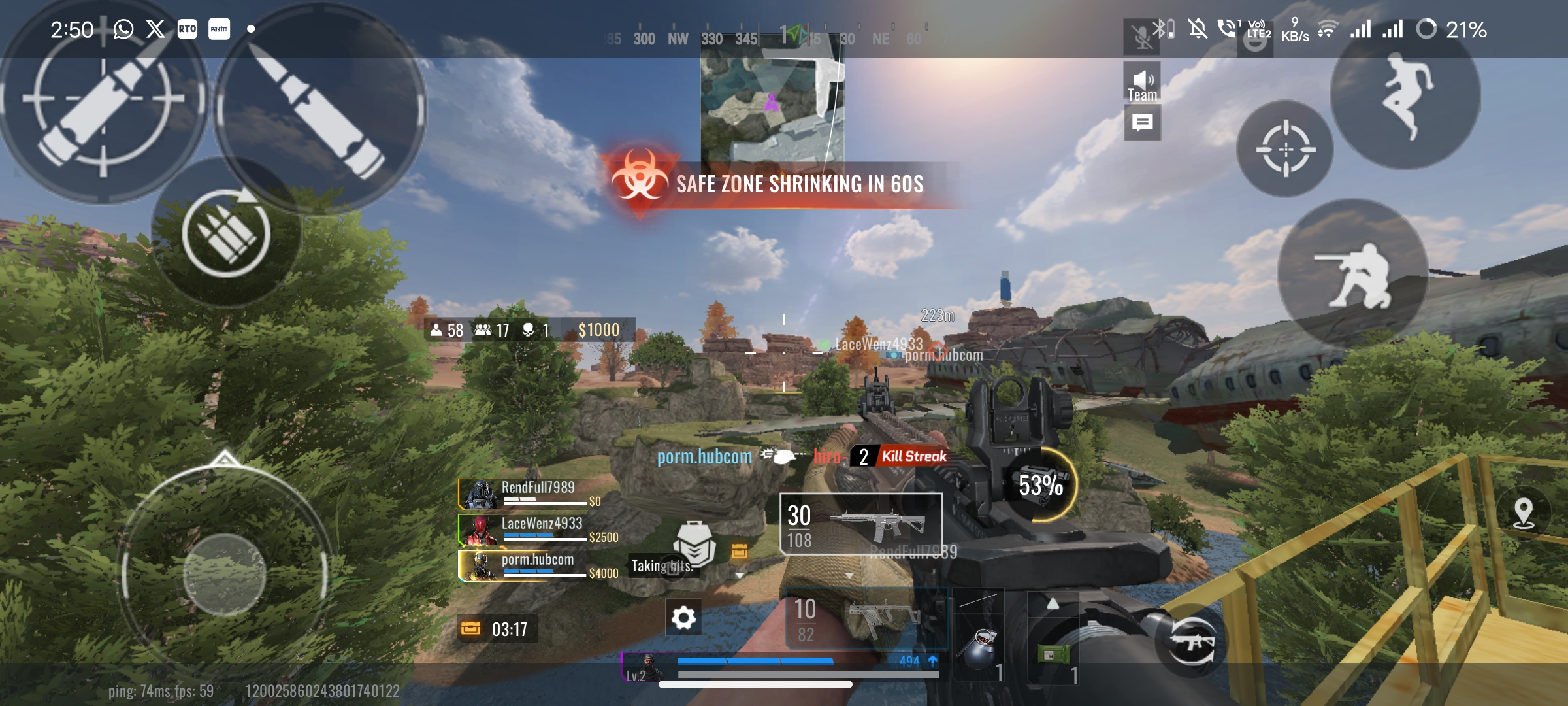Switch to the secondary SMG with 10 ammo
The image size is (1568, 706).
[x=866, y=618]
